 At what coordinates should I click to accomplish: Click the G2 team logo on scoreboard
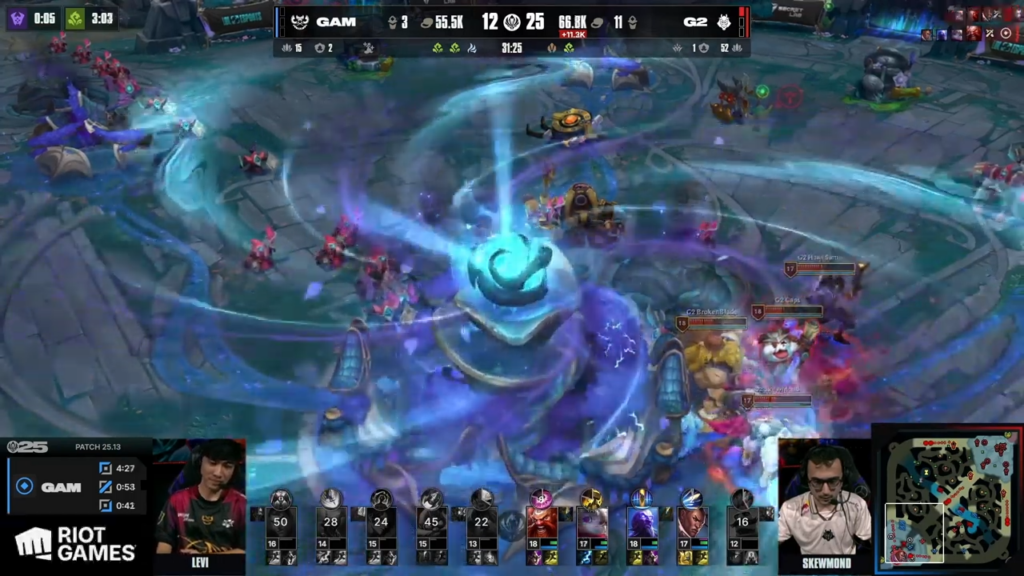[723, 21]
